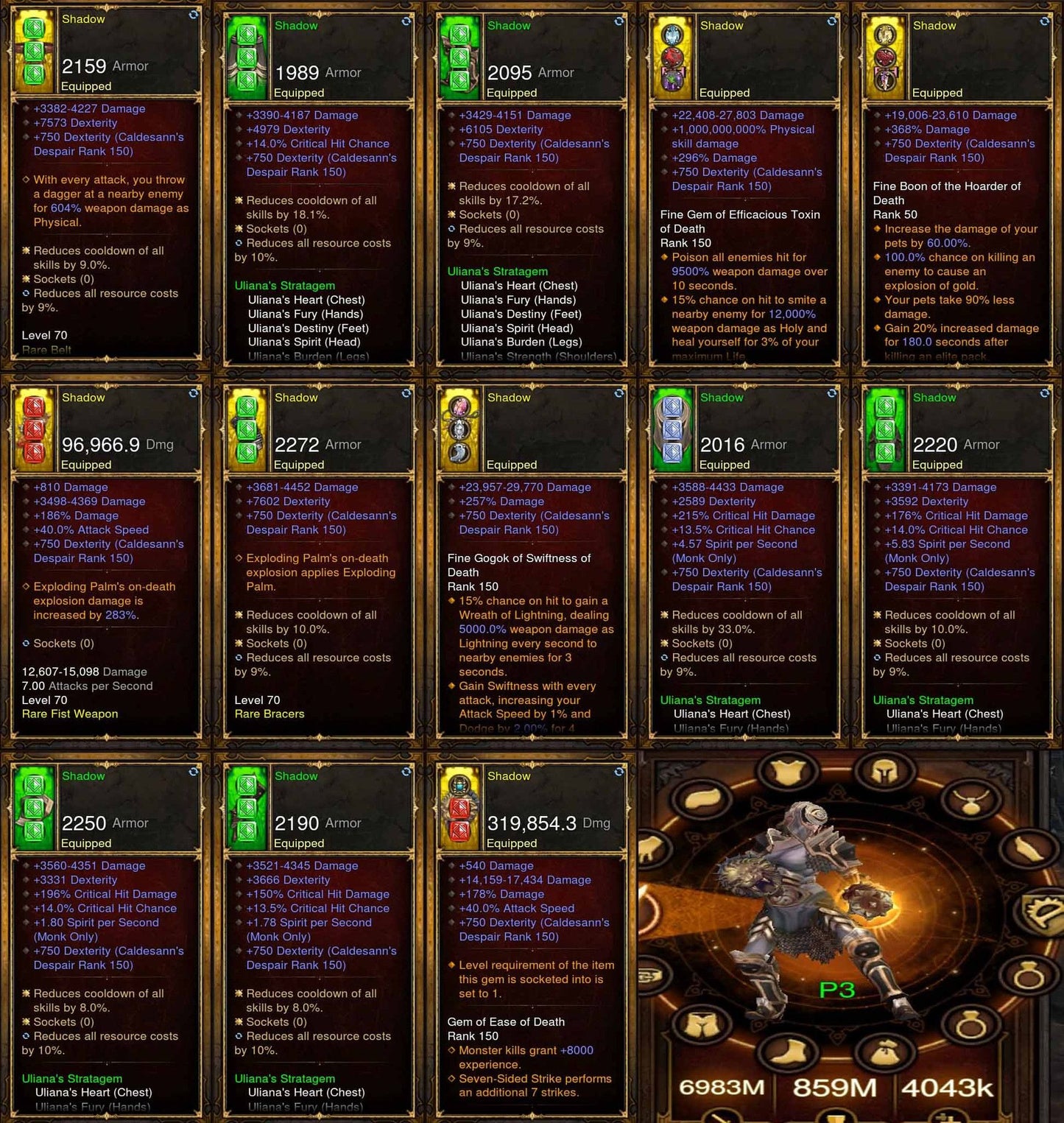Select the boots equipment slot
The width and height of the screenshot is (1064, 1123).
(x=790, y=1053)
